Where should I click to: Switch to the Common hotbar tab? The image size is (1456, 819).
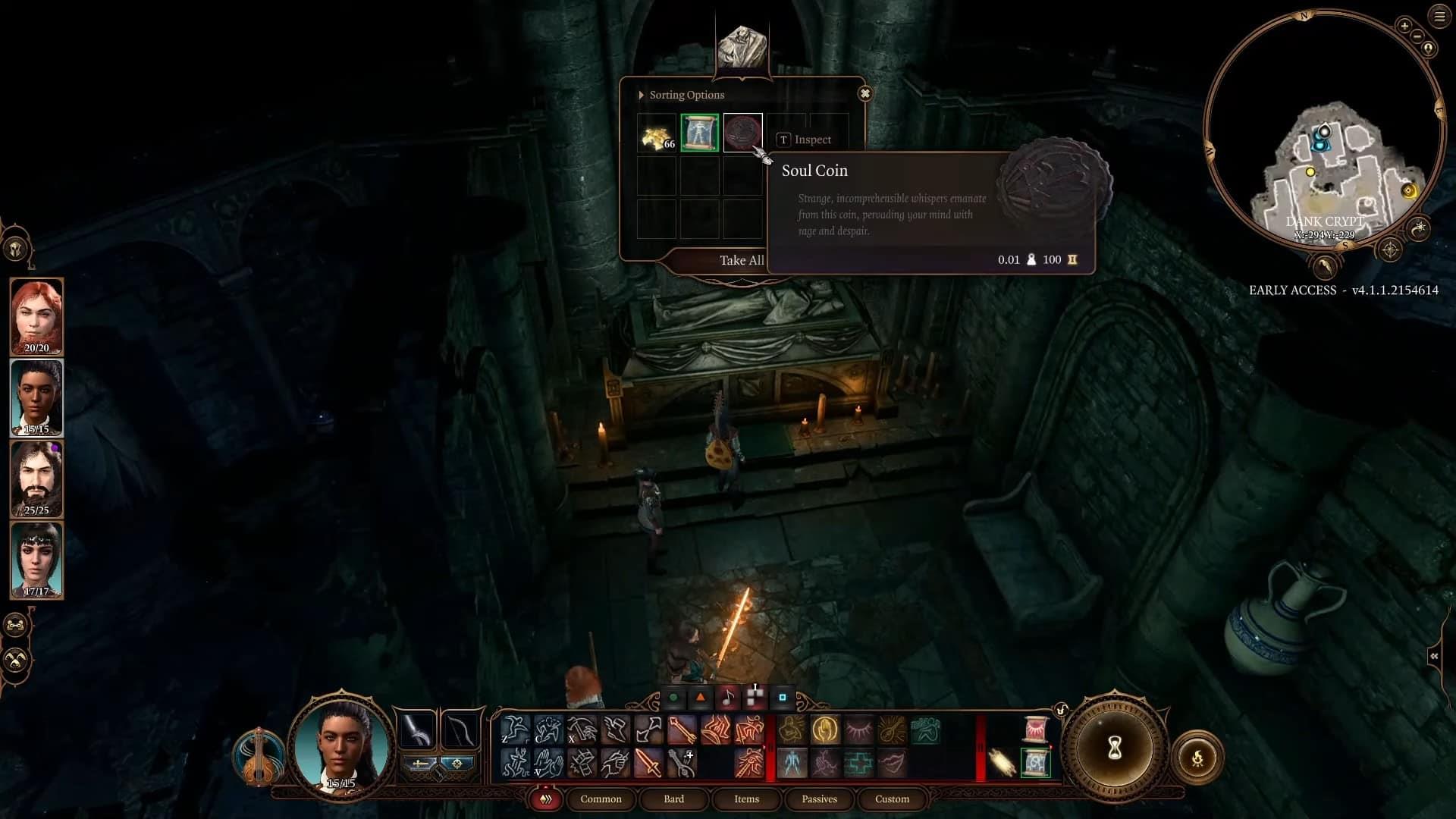[601, 799]
